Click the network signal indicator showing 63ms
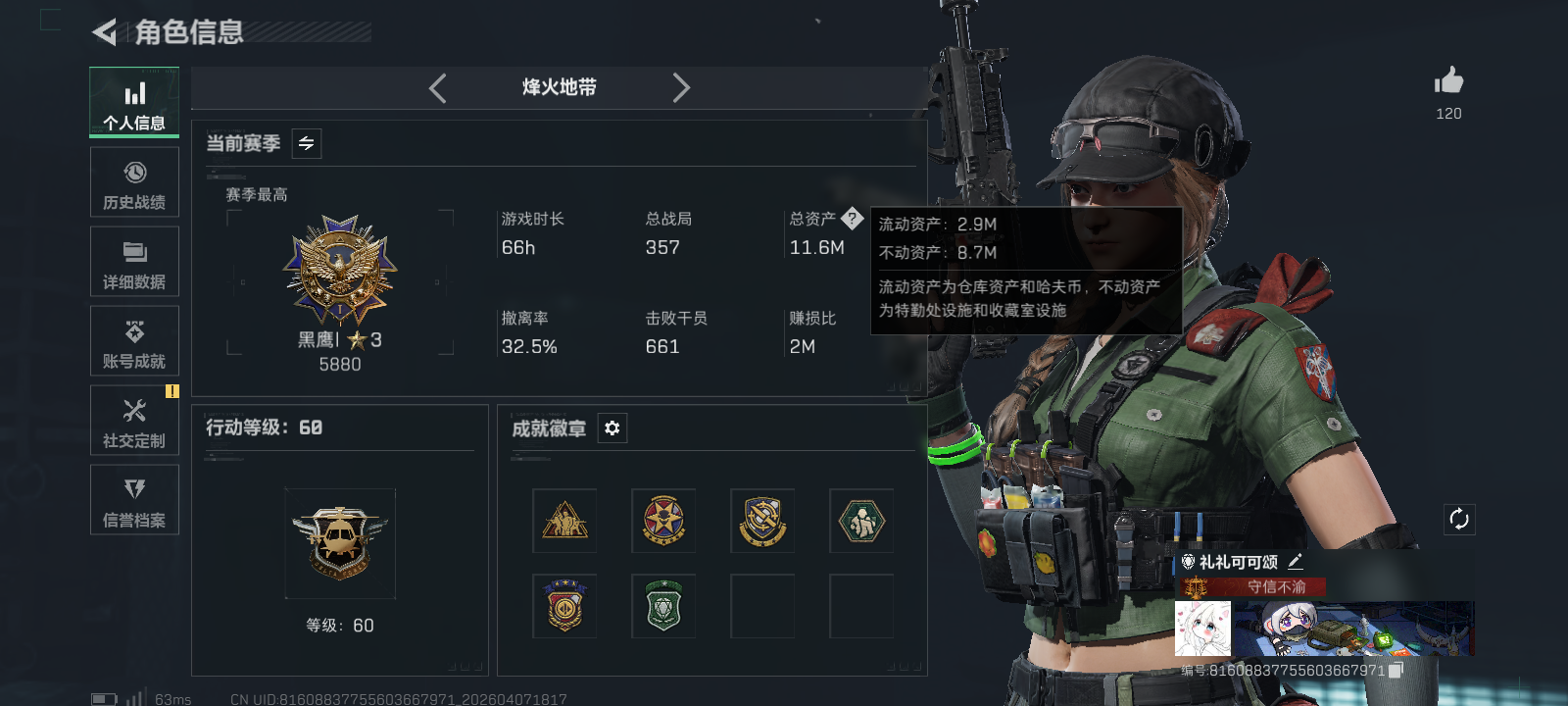This screenshot has width=1568, height=706. coord(137,698)
